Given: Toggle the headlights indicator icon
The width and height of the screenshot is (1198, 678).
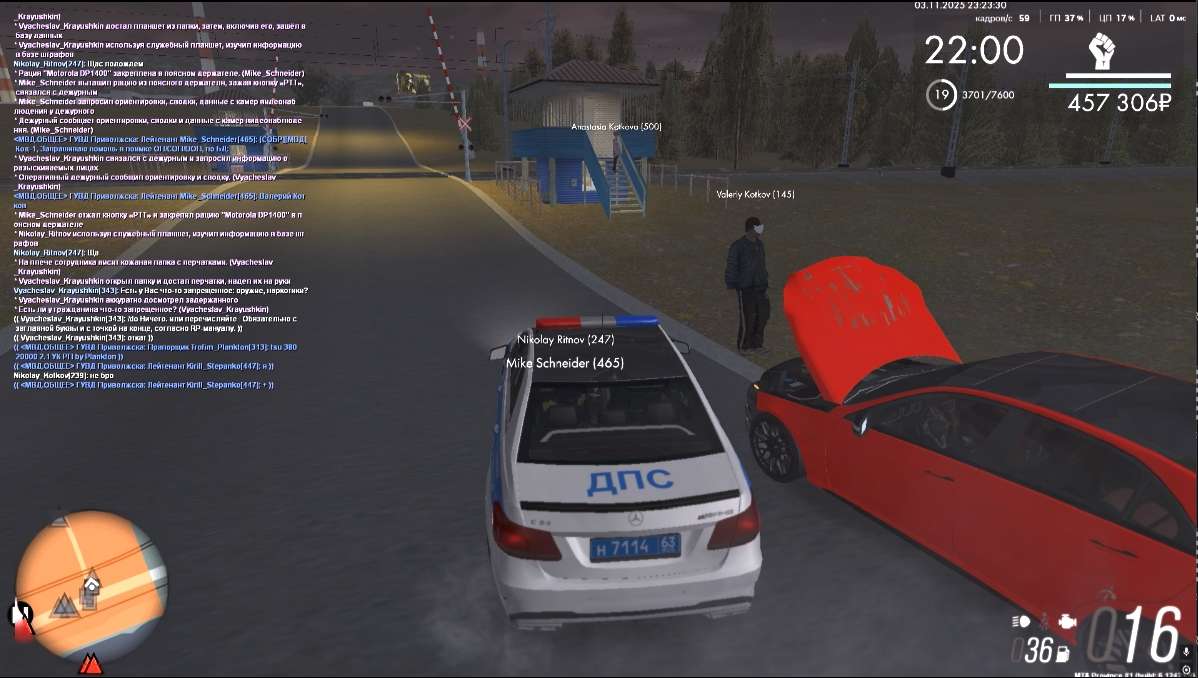Looking at the screenshot, I should (x=1020, y=621).
